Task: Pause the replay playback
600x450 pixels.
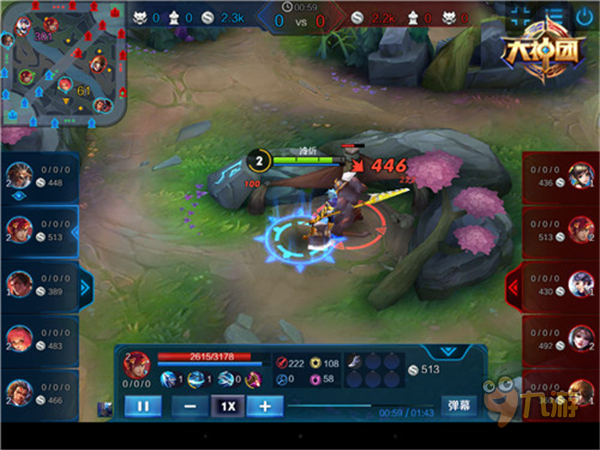Action: [141, 406]
